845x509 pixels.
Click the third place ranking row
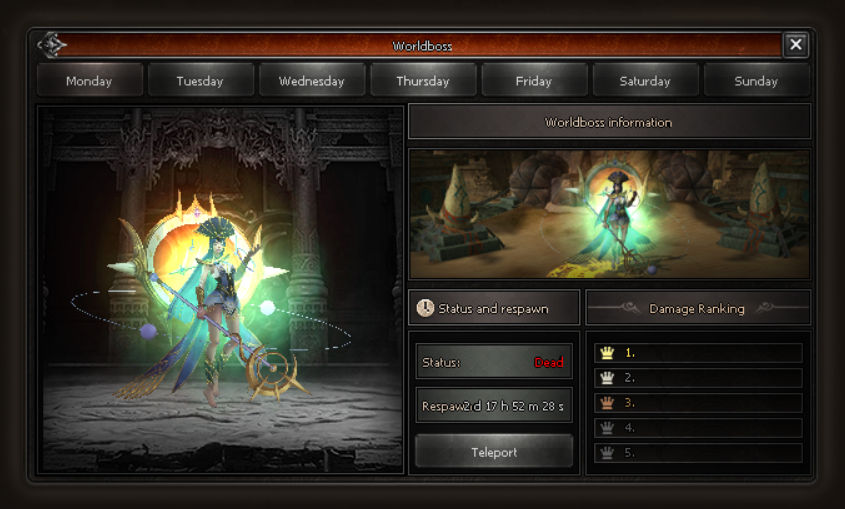click(x=698, y=403)
